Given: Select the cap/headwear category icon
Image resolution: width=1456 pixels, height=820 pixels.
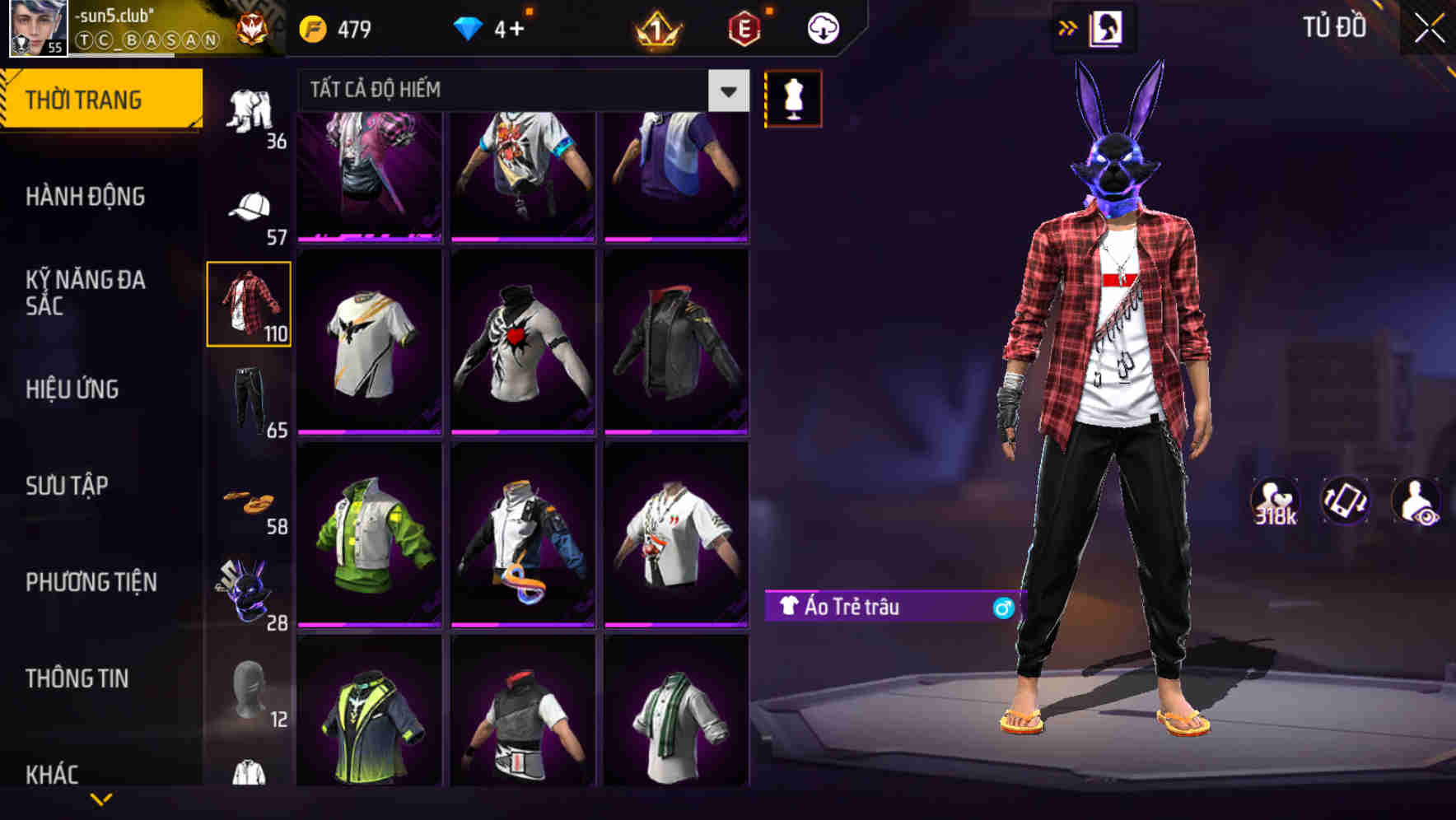Looking at the screenshot, I should coord(250,206).
